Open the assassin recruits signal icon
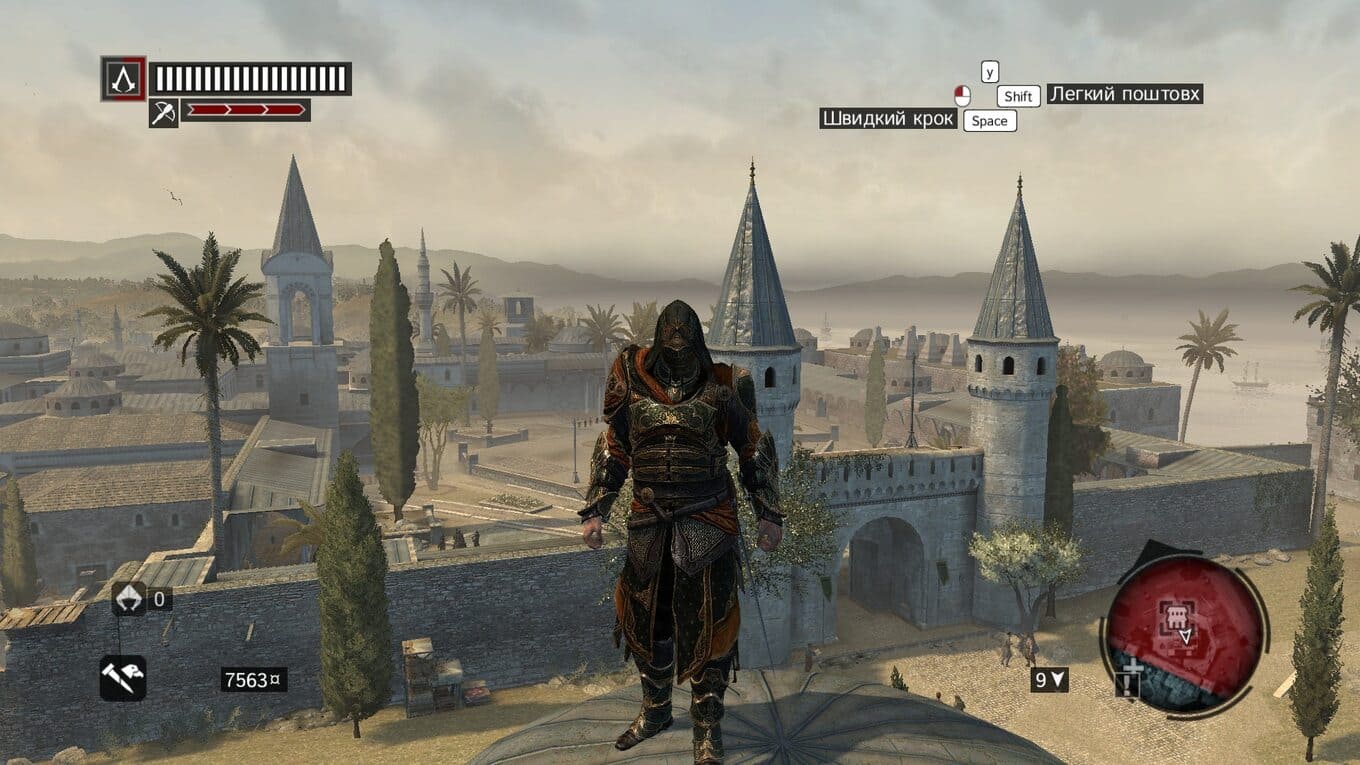 pyautogui.click(x=129, y=598)
